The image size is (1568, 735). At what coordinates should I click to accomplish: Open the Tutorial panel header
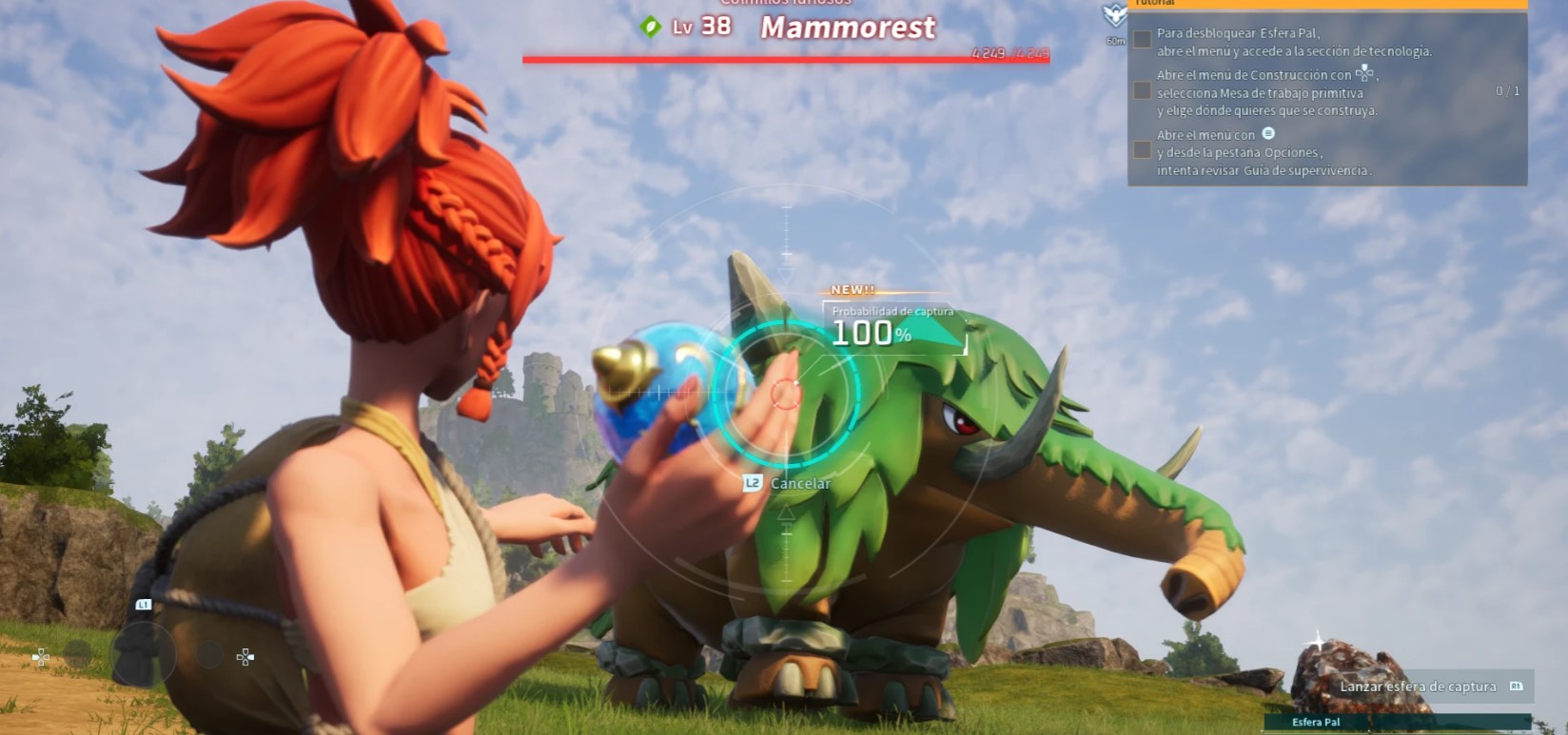pos(1327,4)
